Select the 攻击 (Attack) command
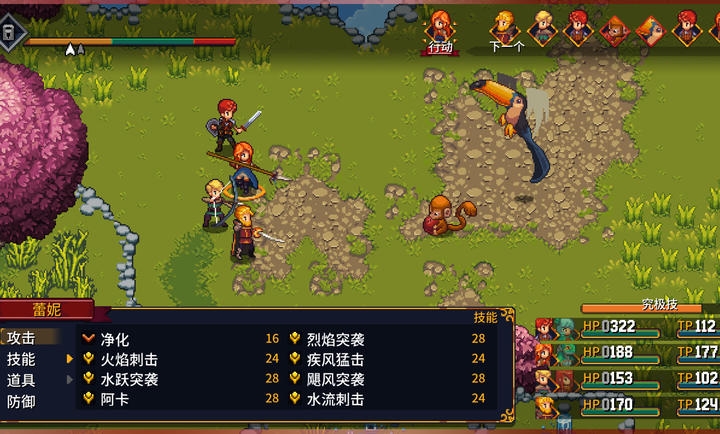 21,339
